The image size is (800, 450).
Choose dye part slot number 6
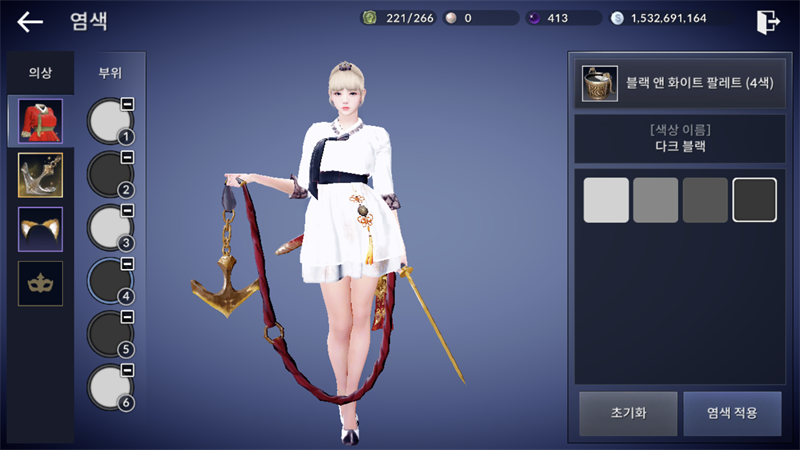pos(110,388)
